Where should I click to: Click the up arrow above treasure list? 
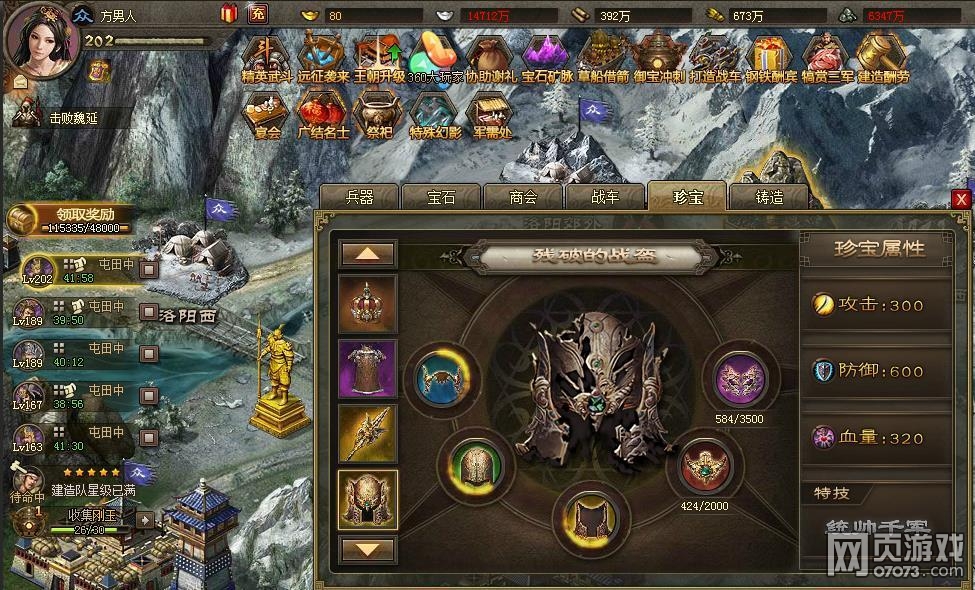click(368, 254)
